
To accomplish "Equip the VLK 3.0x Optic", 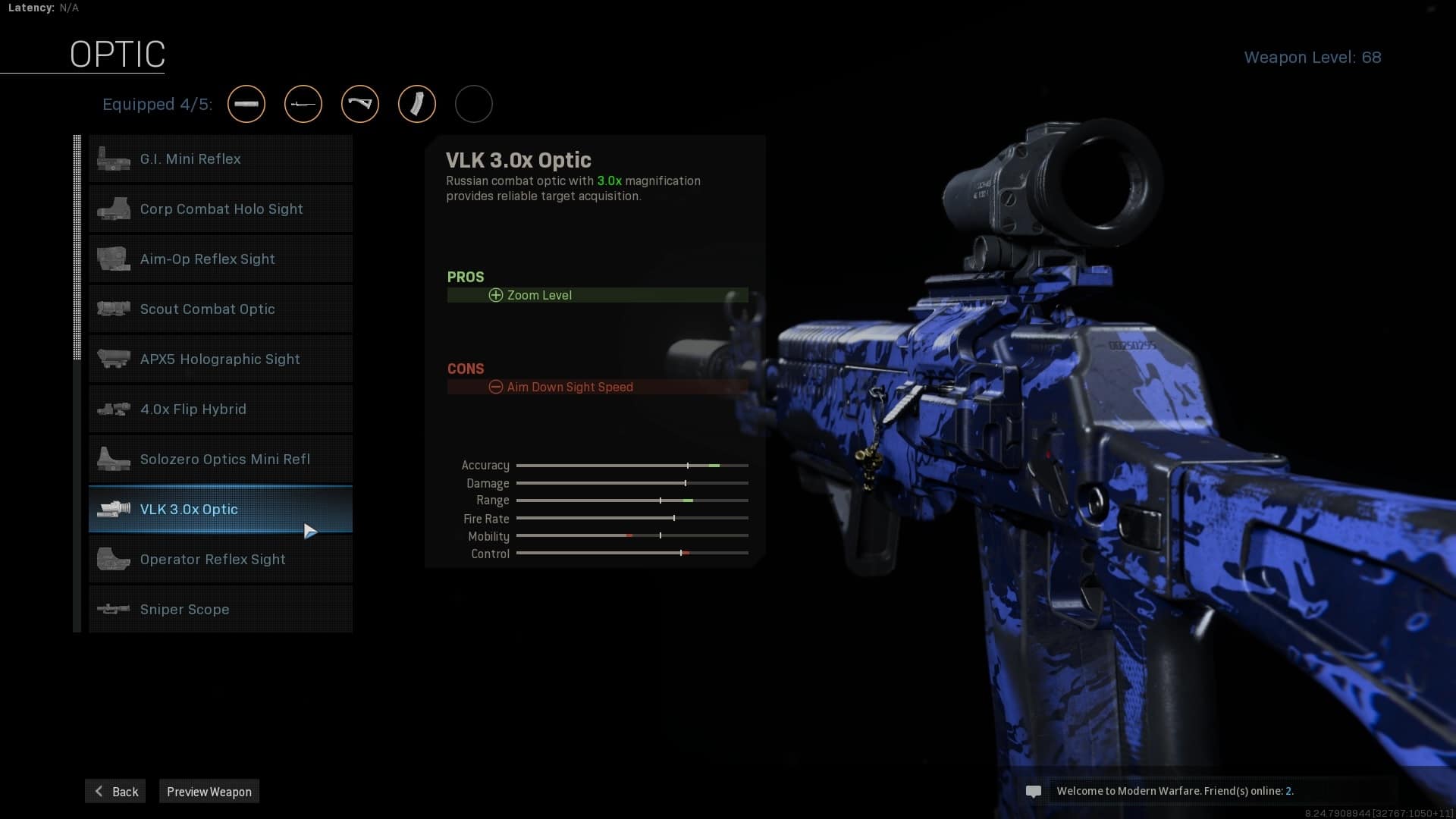I will pos(220,510).
